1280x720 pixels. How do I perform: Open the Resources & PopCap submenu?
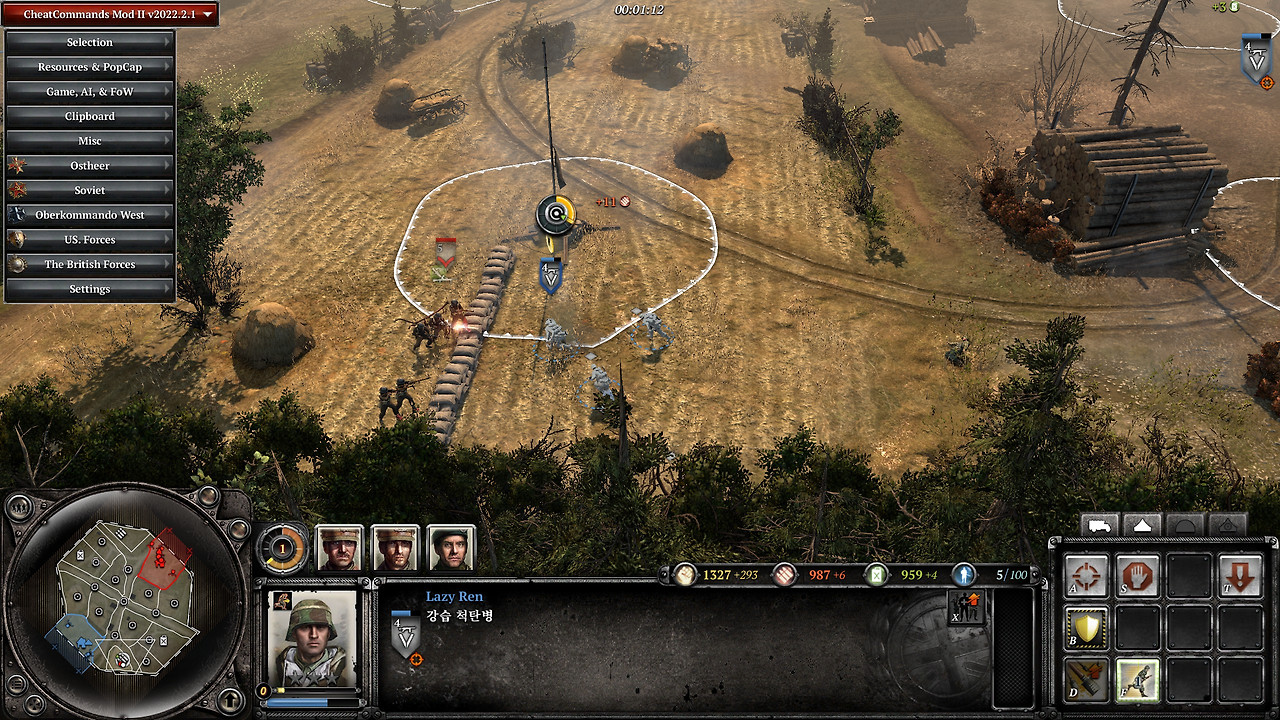point(90,67)
